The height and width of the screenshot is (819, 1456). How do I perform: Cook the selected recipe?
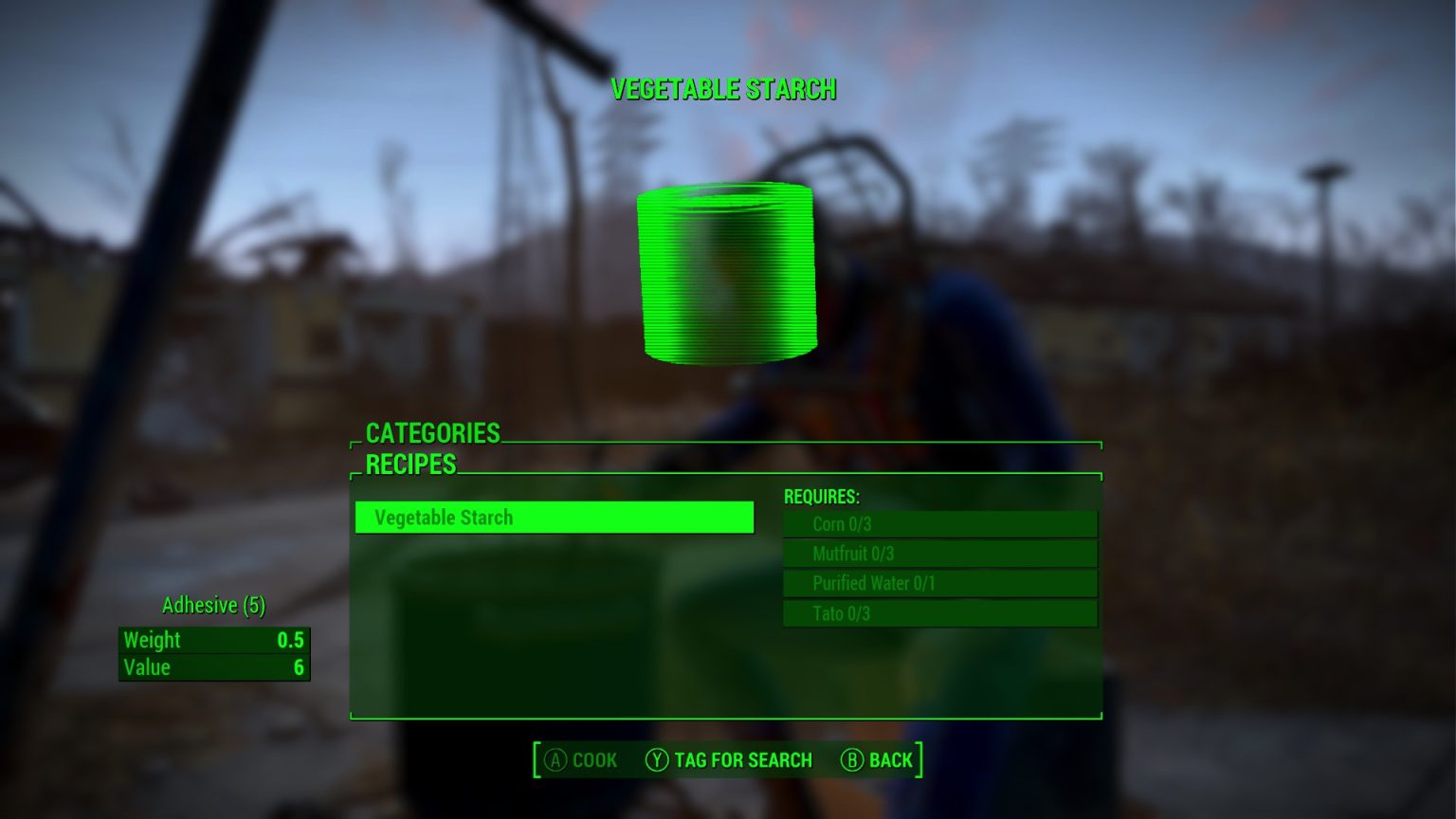point(581,760)
